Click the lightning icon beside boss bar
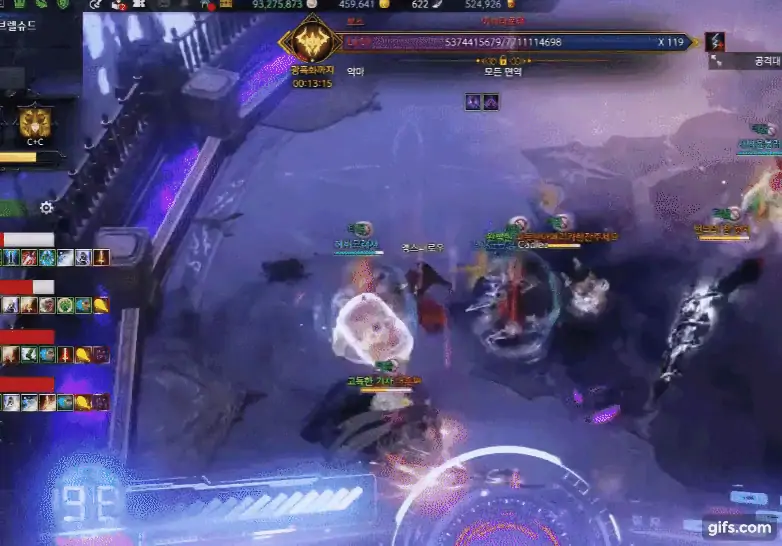 [x=715, y=42]
